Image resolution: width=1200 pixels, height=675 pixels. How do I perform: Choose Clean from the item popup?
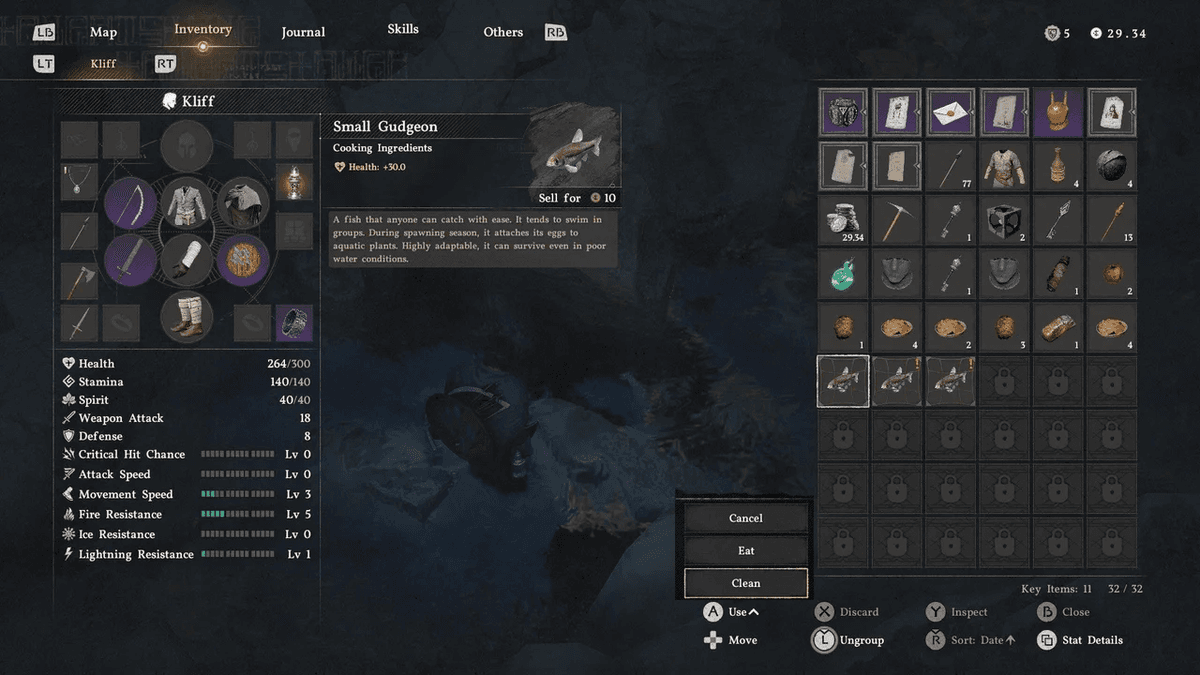745,583
